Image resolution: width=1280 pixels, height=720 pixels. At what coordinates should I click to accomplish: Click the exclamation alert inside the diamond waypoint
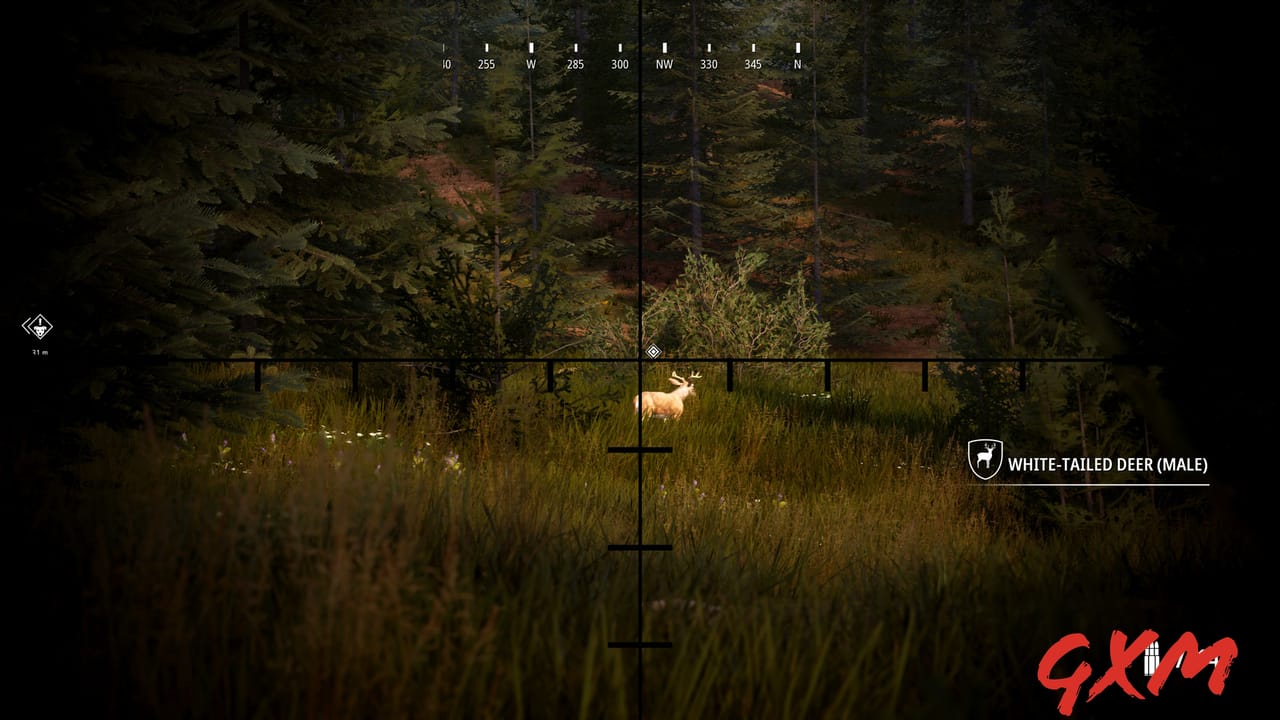click(x=40, y=320)
